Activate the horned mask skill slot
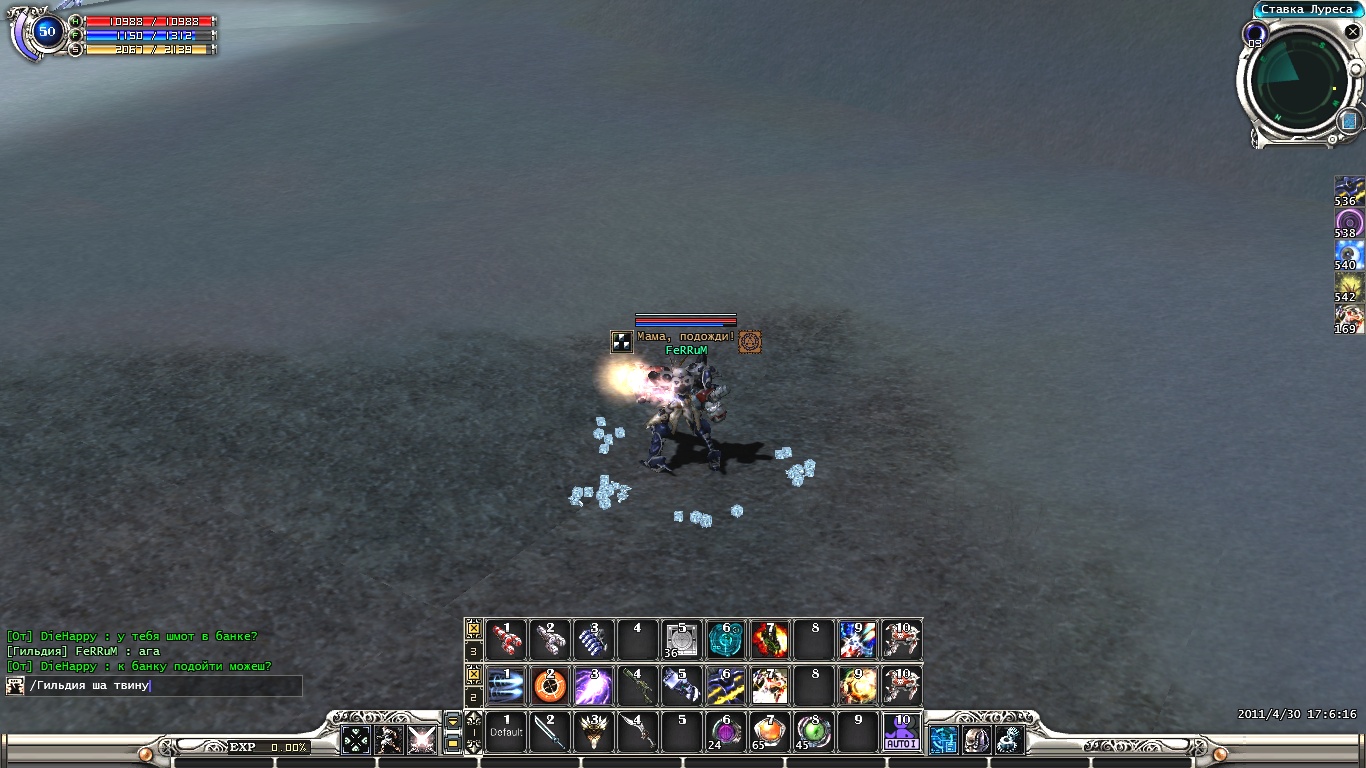Screen dimensions: 1366x768 [594, 732]
